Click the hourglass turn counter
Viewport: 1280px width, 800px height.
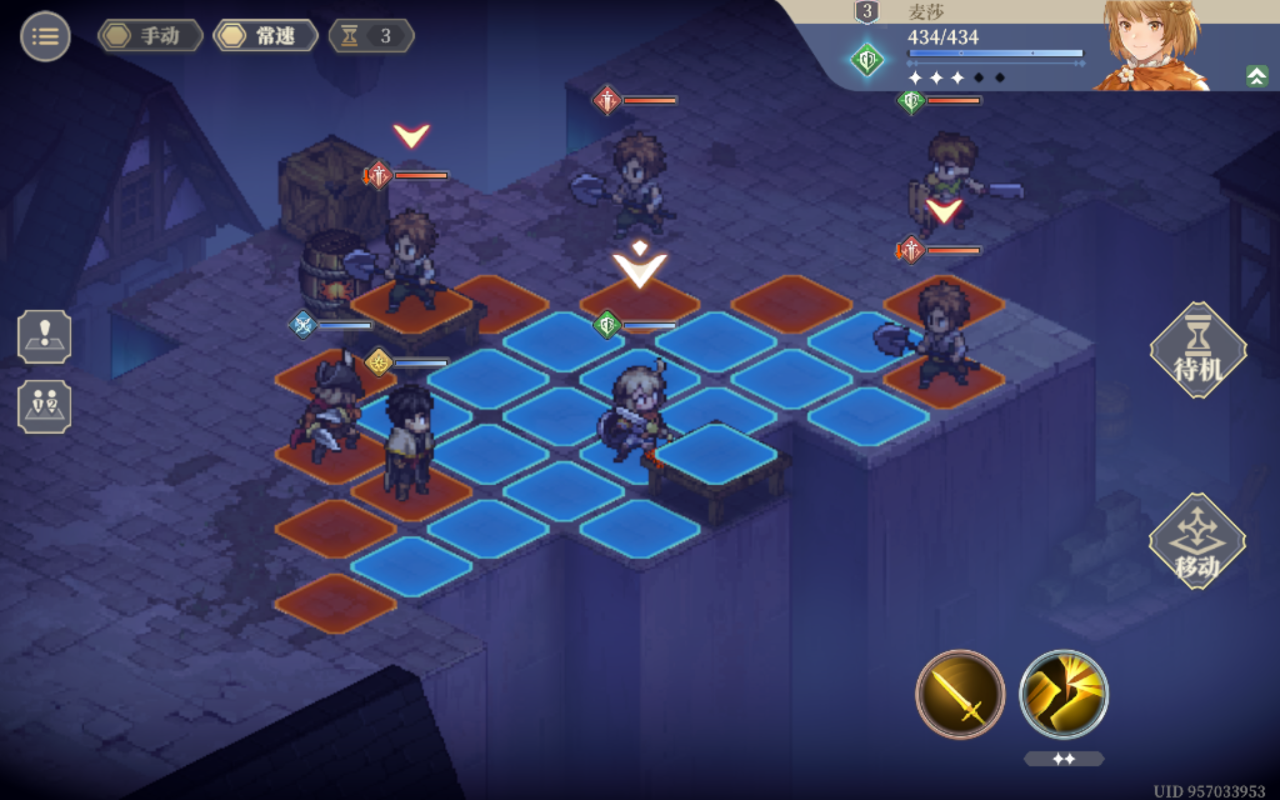[371, 37]
